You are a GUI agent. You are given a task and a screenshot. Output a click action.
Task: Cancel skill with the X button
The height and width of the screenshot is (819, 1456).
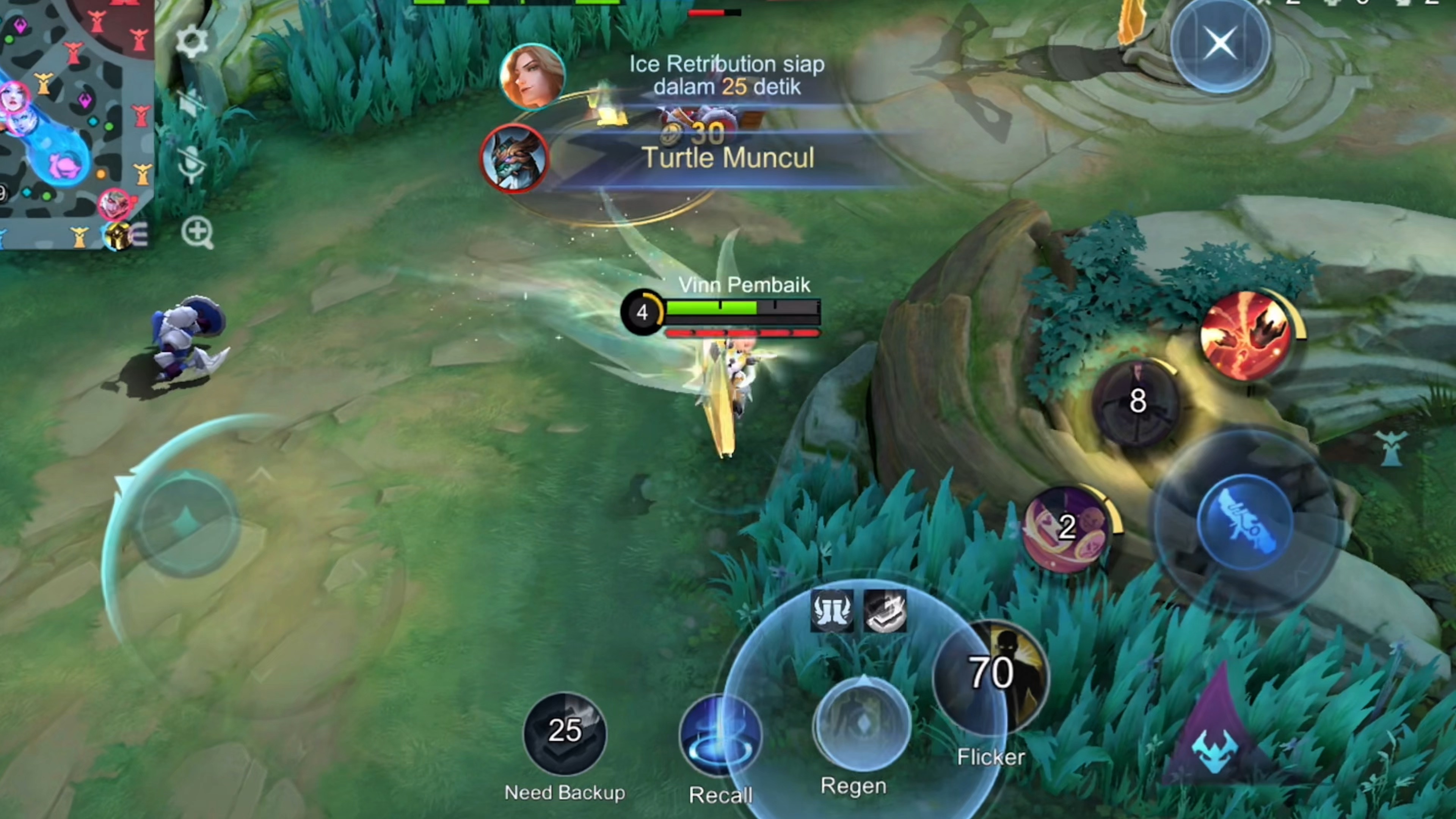[1220, 44]
